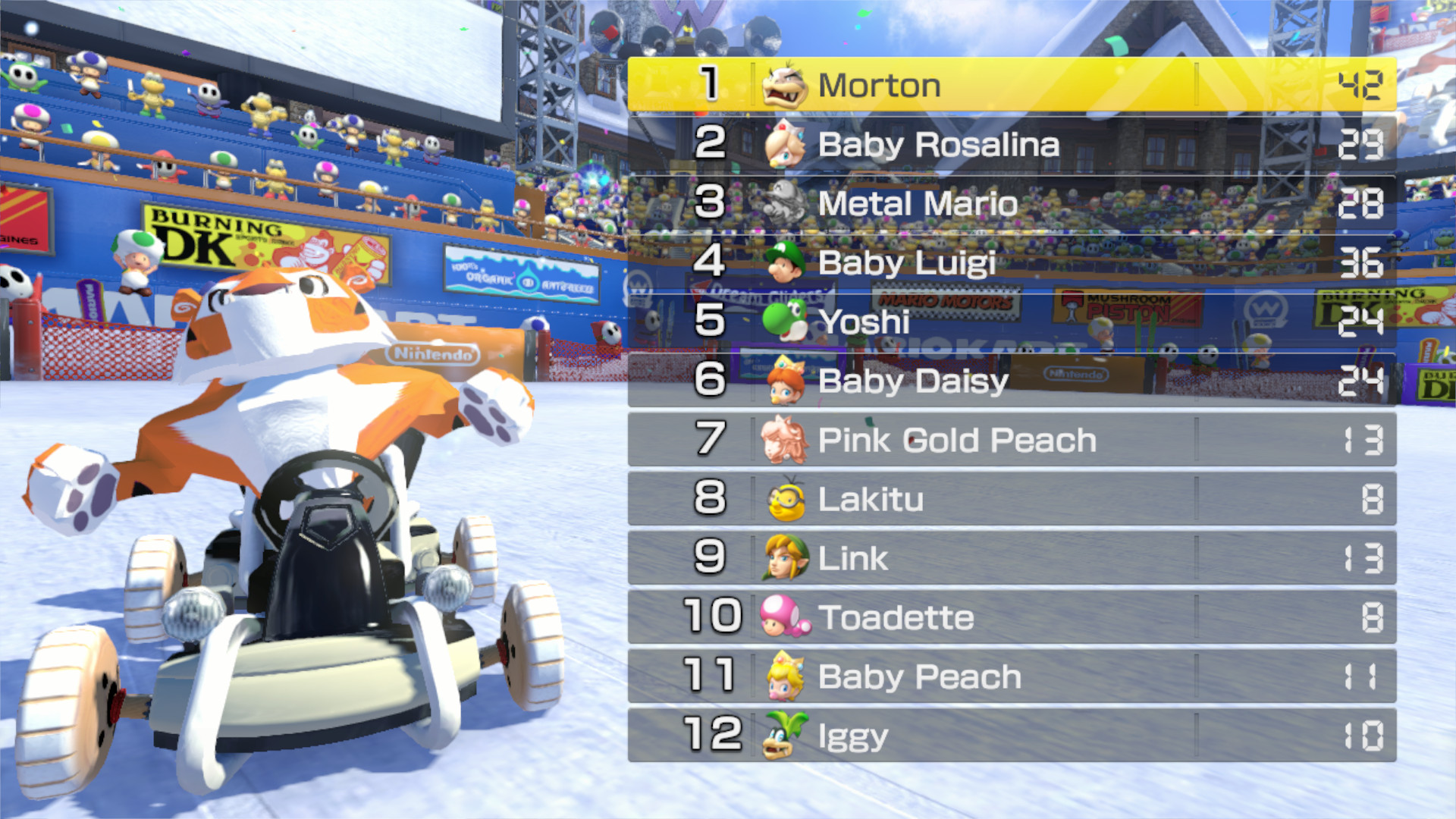
Task: Click Morton's score of 42
Action: 1363,85
